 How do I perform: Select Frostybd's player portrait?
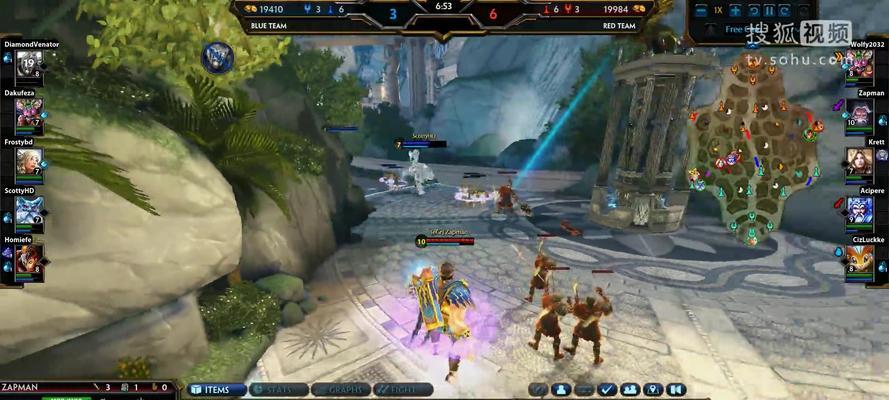(28, 161)
